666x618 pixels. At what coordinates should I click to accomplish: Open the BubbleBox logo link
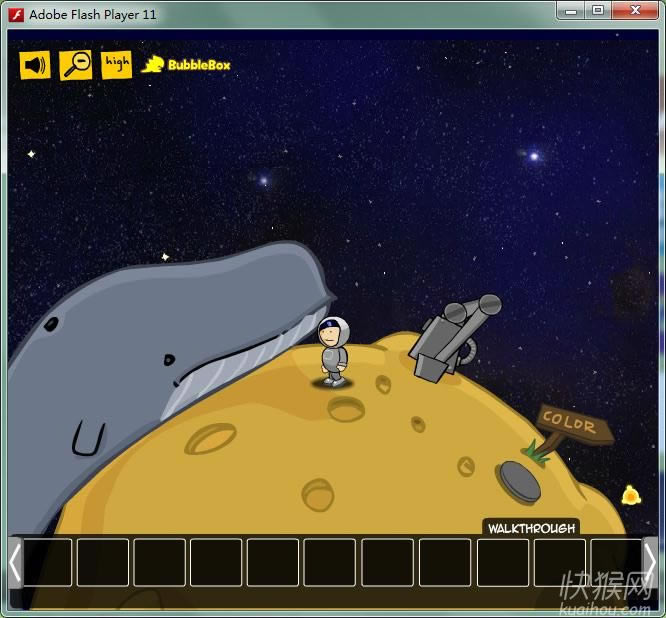point(187,65)
